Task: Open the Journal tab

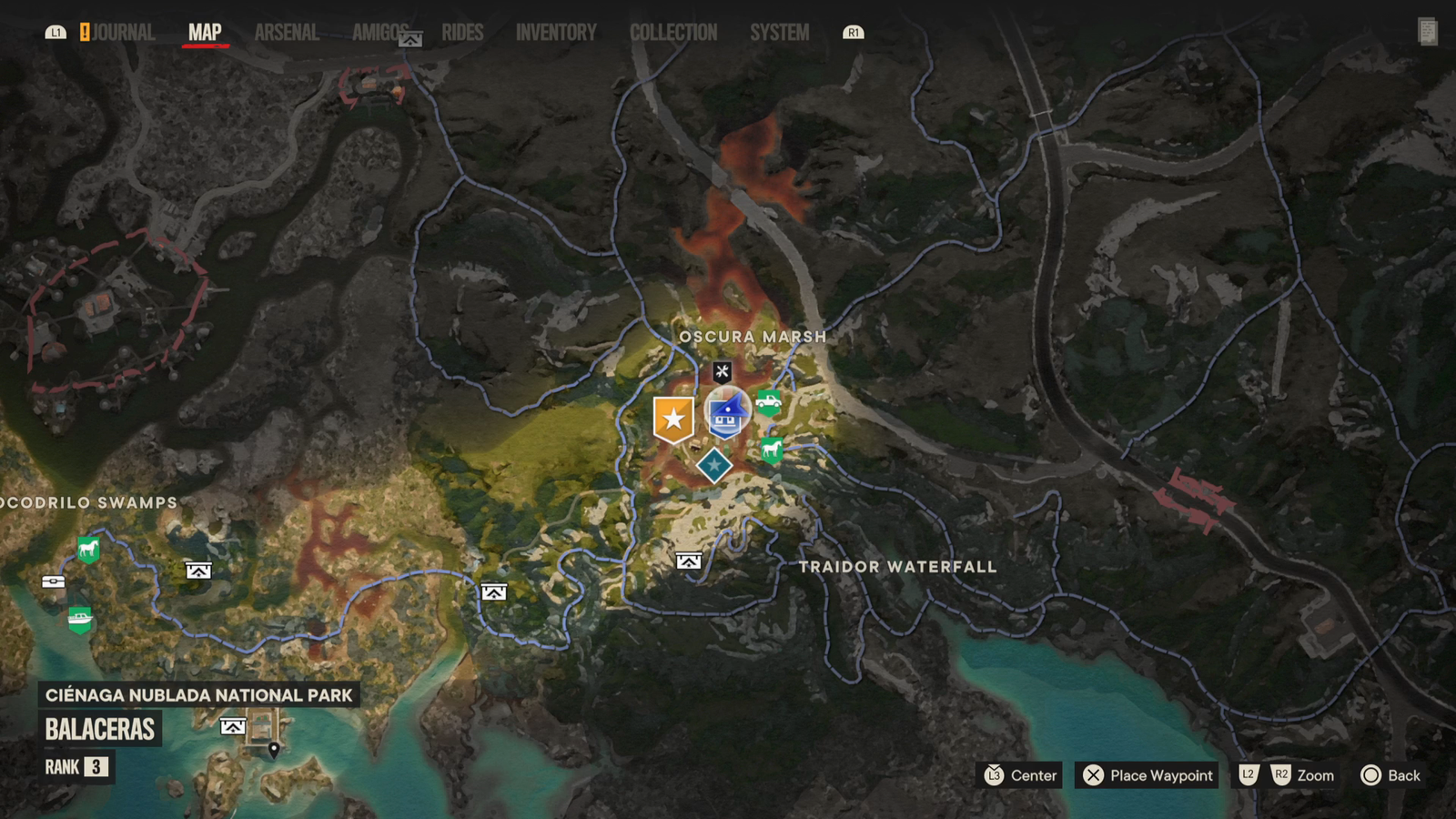Action: point(122,33)
